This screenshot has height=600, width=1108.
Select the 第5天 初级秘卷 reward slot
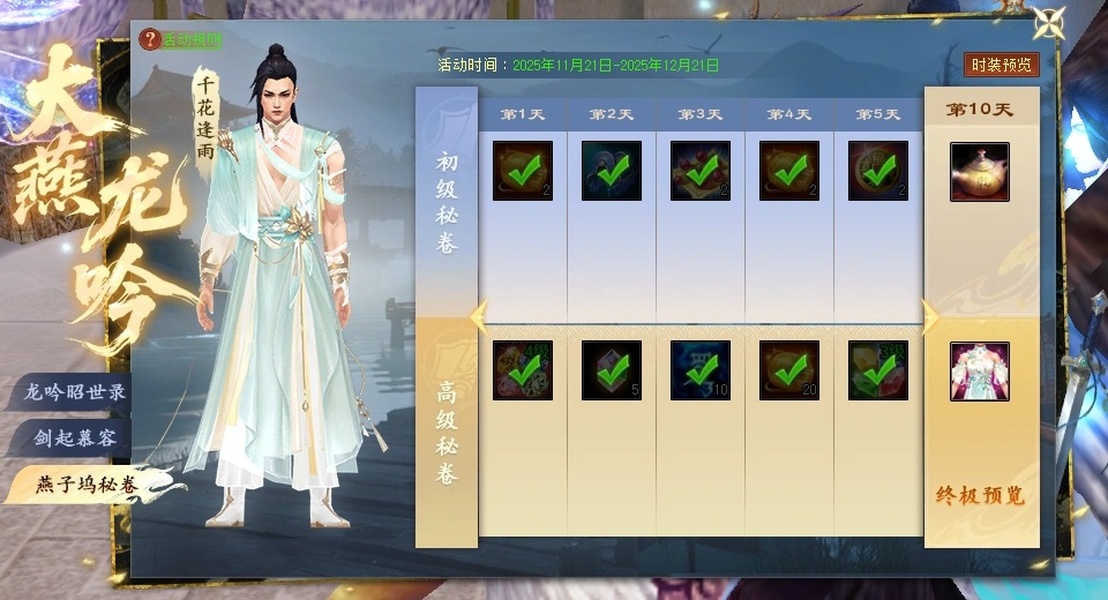(x=878, y=171)
